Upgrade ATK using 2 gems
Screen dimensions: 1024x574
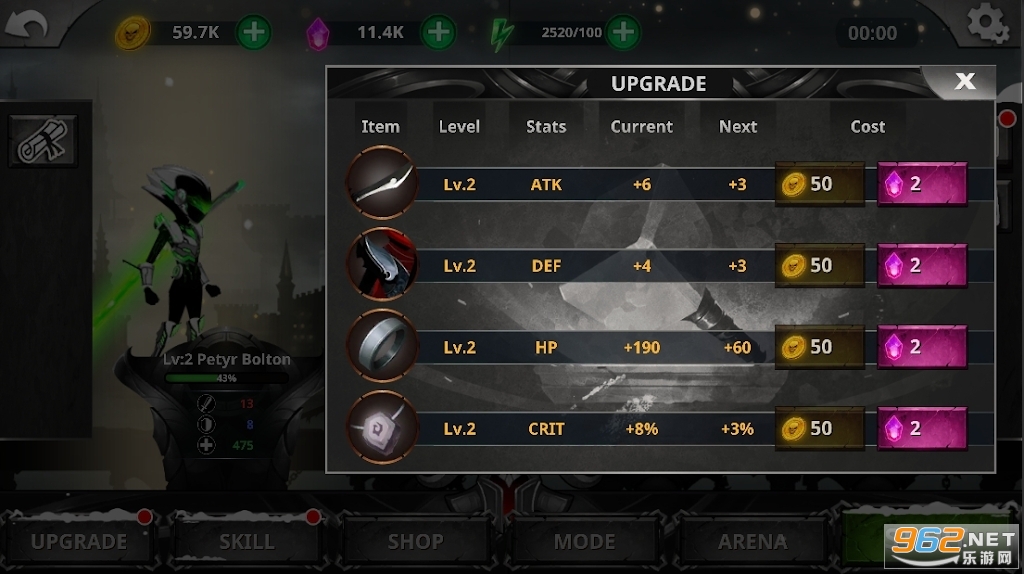click(921, 185)
